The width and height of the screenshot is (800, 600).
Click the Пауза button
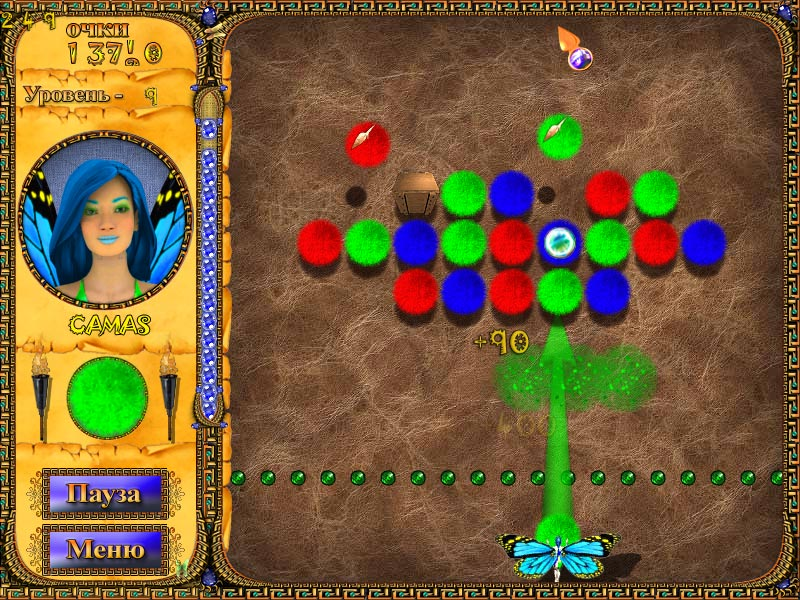[x=104, y=493]
